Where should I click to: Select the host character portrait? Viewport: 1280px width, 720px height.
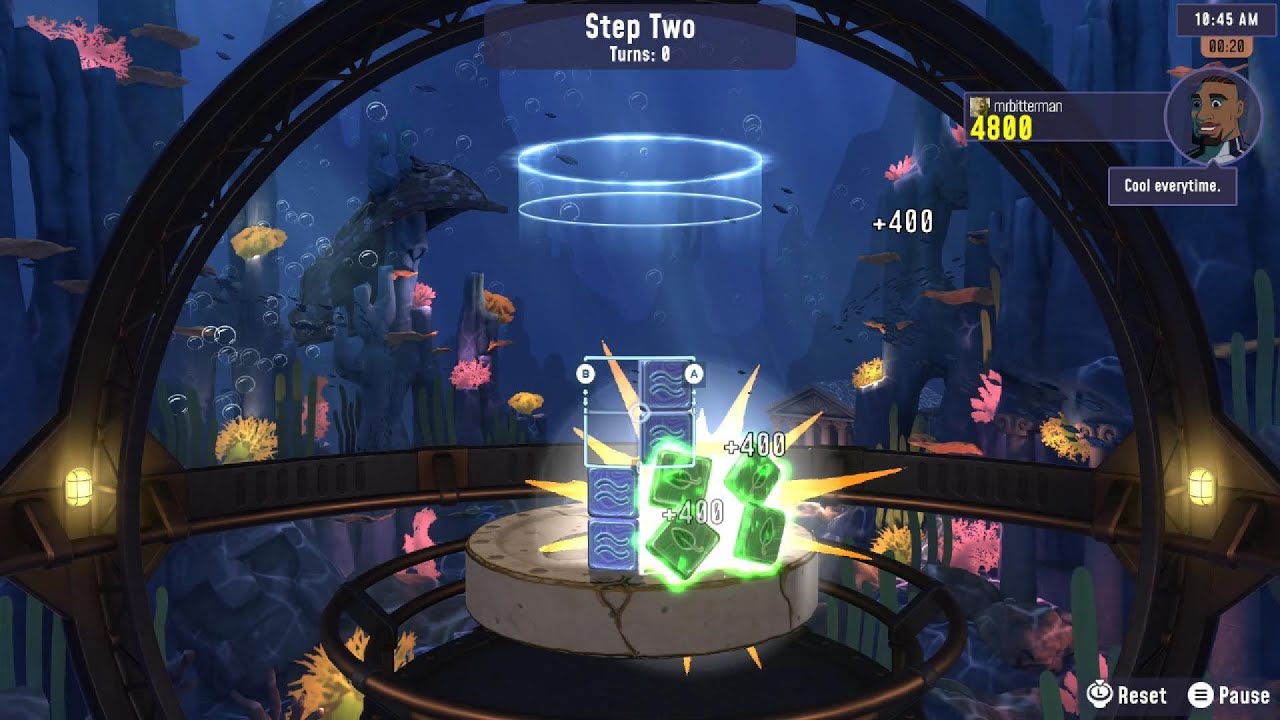point(1212,117)
